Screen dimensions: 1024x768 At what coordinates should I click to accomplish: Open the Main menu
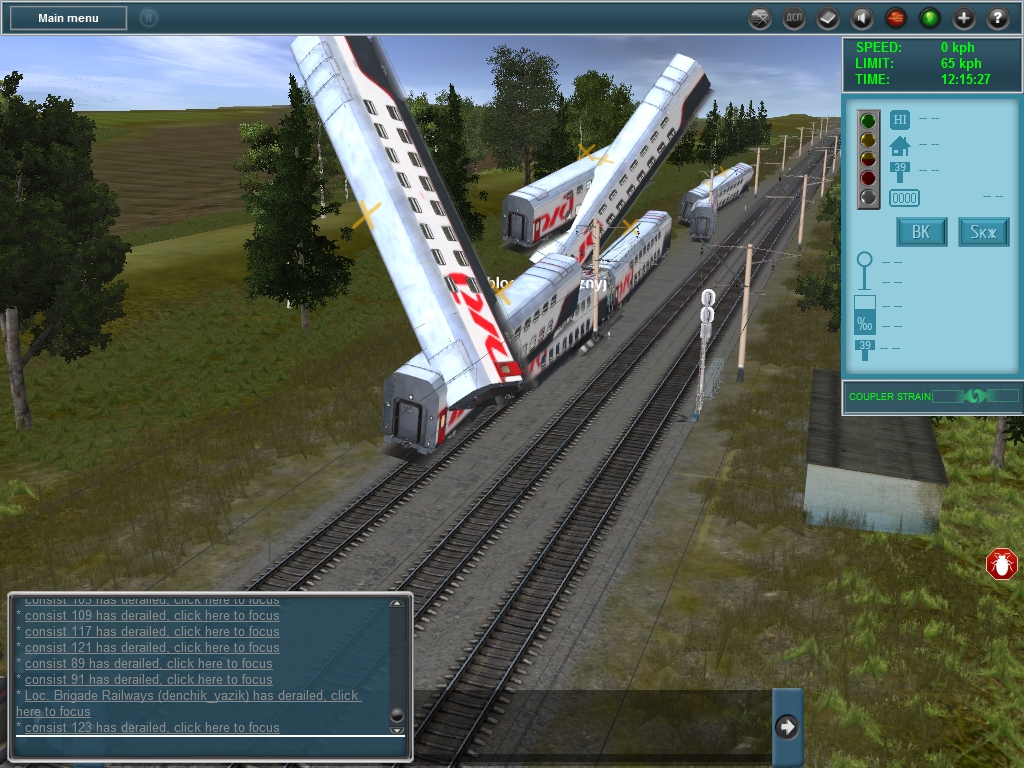tap(68, 18)
